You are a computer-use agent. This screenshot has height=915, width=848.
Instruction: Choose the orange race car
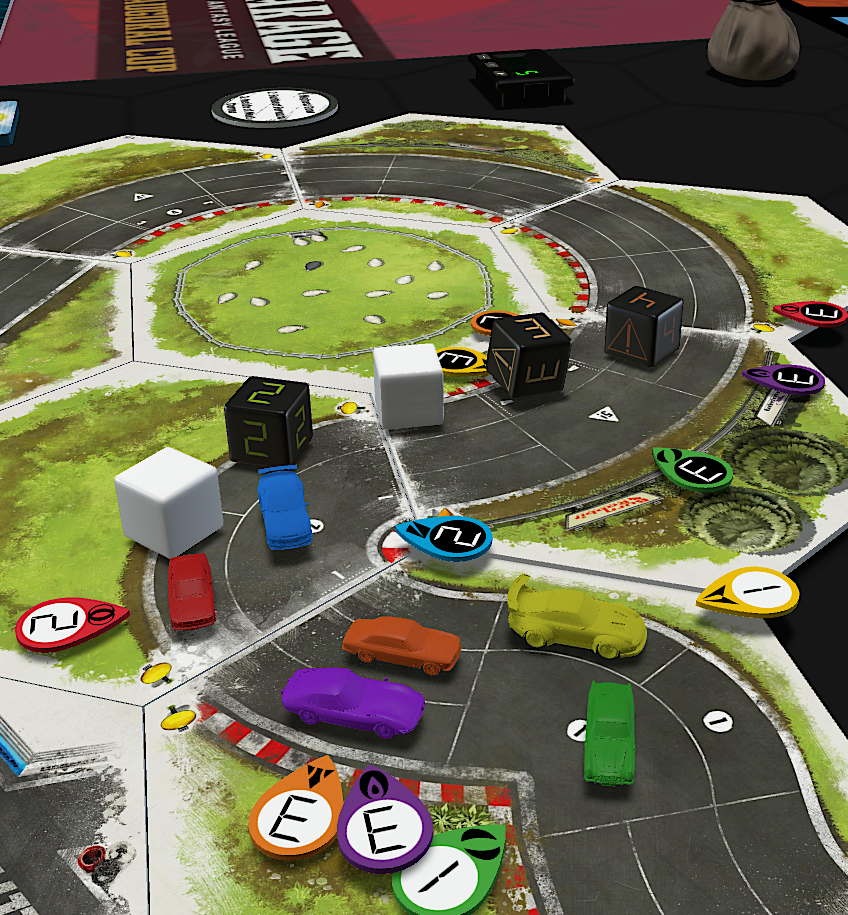401,643
